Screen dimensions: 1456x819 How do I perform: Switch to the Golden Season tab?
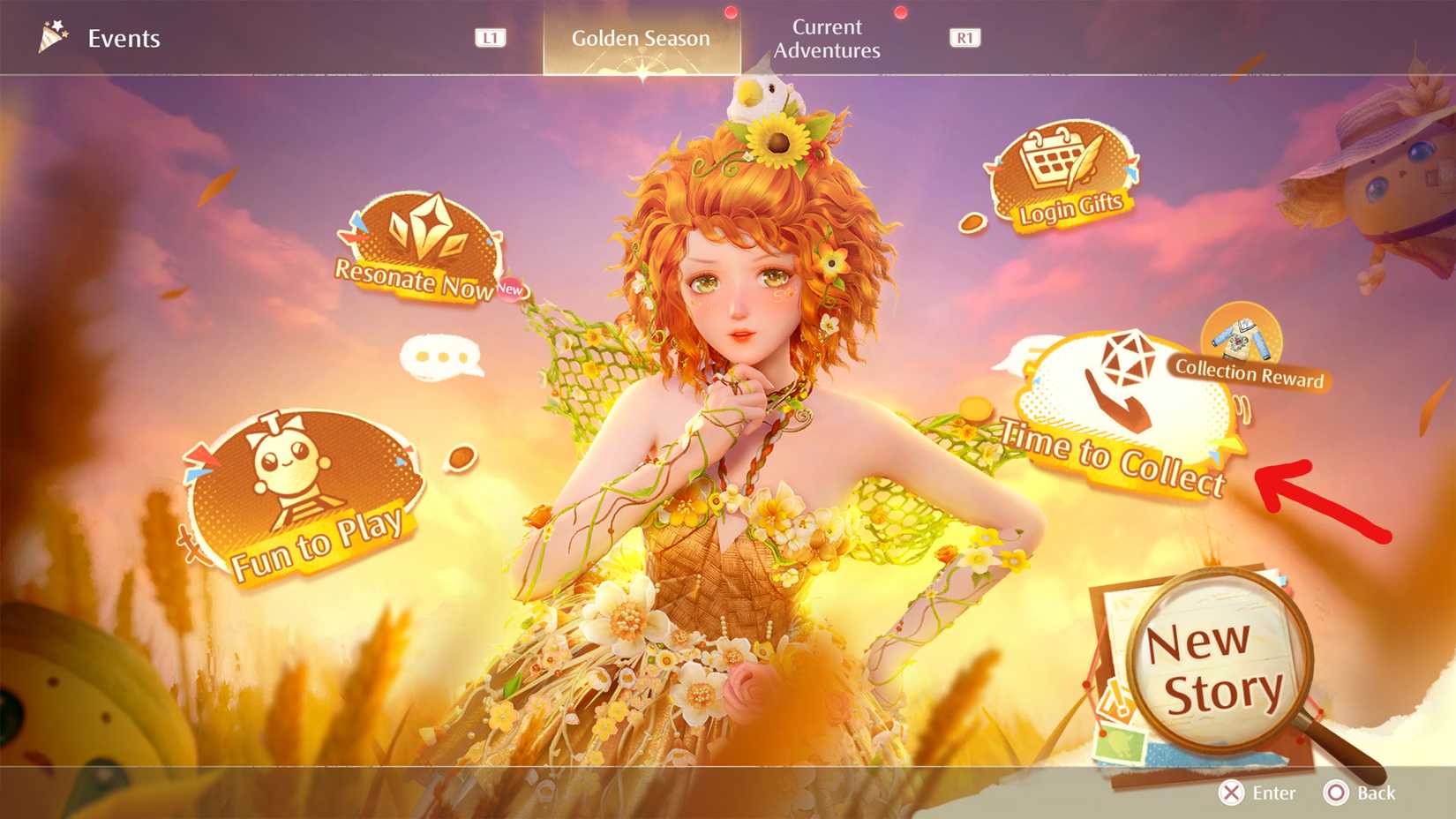pos(641,38)
